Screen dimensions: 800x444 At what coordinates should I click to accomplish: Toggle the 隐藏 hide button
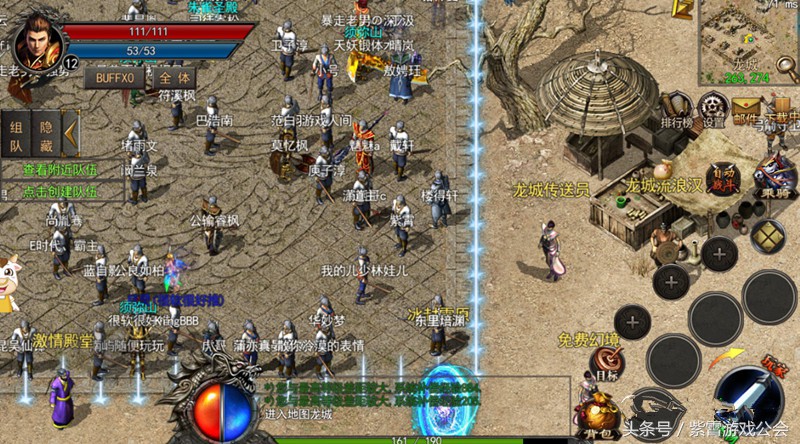pyautogui.click(x=45, y=135)
